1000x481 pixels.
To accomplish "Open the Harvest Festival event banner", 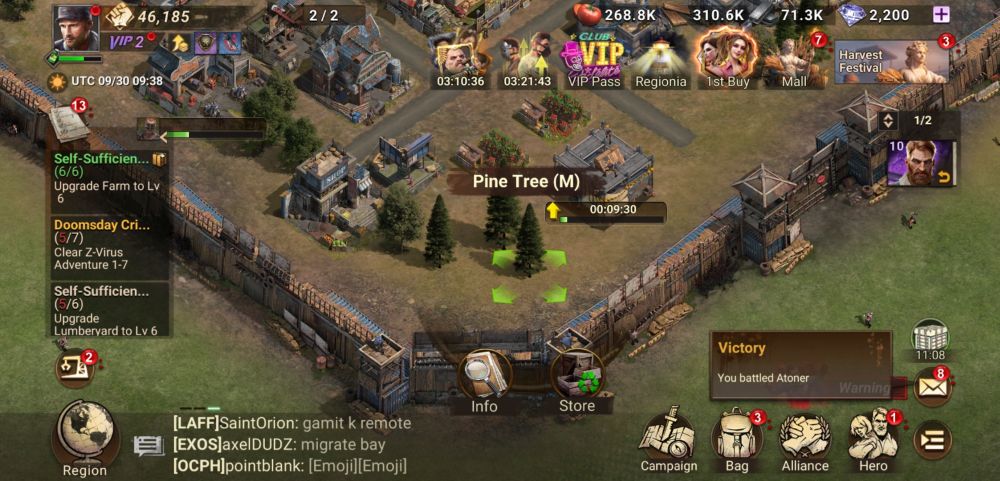I will [x=891, y=62].
